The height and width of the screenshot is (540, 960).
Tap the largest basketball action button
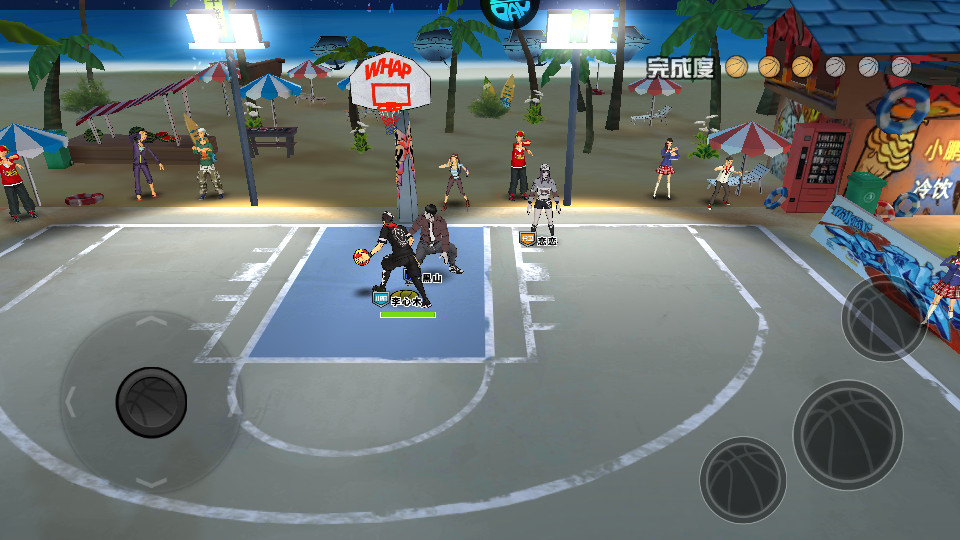point(848,434)
